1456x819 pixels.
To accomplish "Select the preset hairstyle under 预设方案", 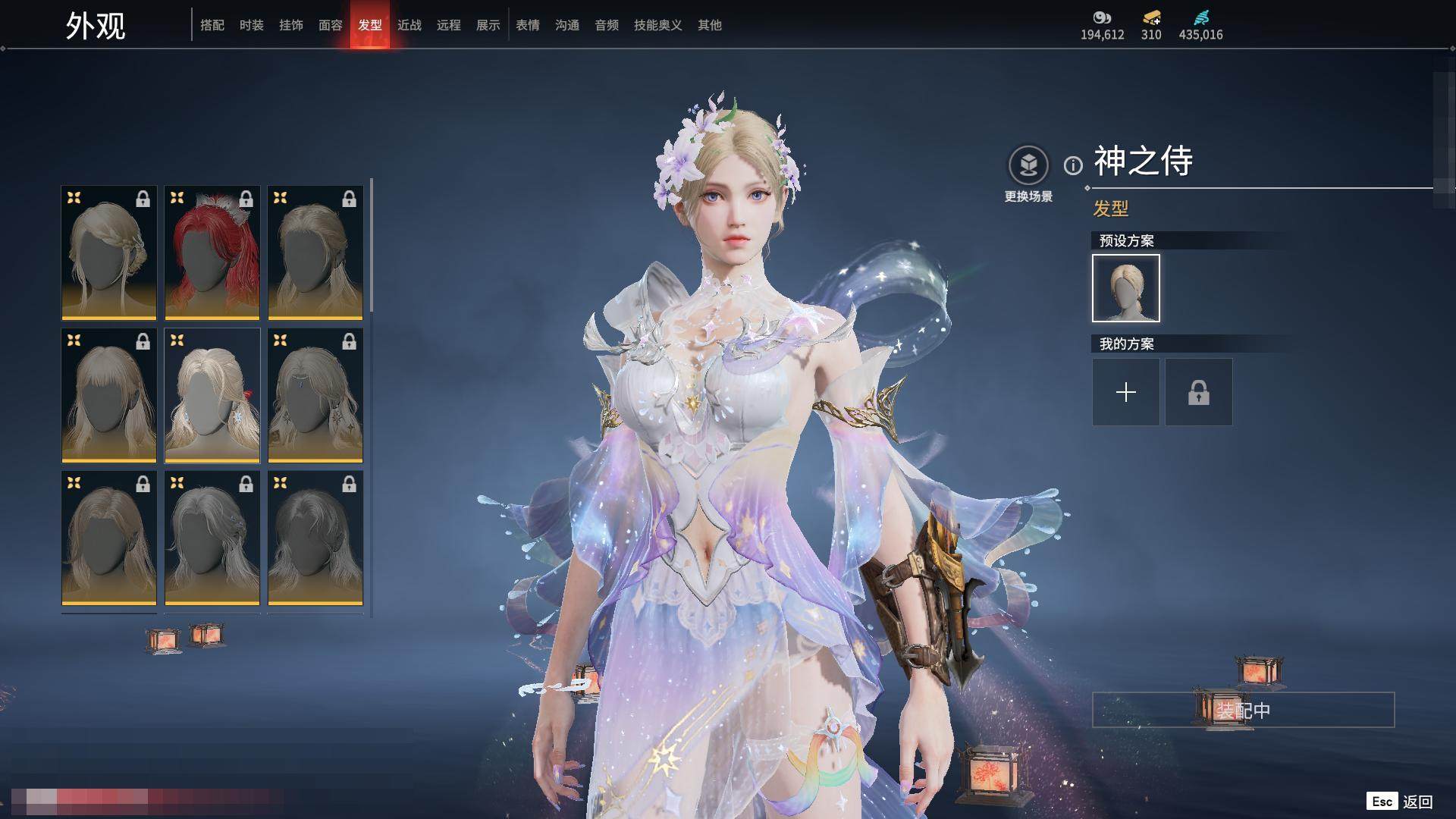I will point(1126,288).
